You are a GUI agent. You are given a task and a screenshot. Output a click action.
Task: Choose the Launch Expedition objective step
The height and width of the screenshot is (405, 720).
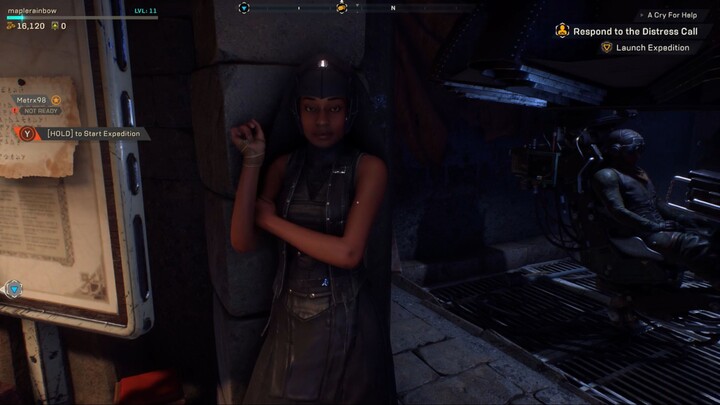click(652, 48)
